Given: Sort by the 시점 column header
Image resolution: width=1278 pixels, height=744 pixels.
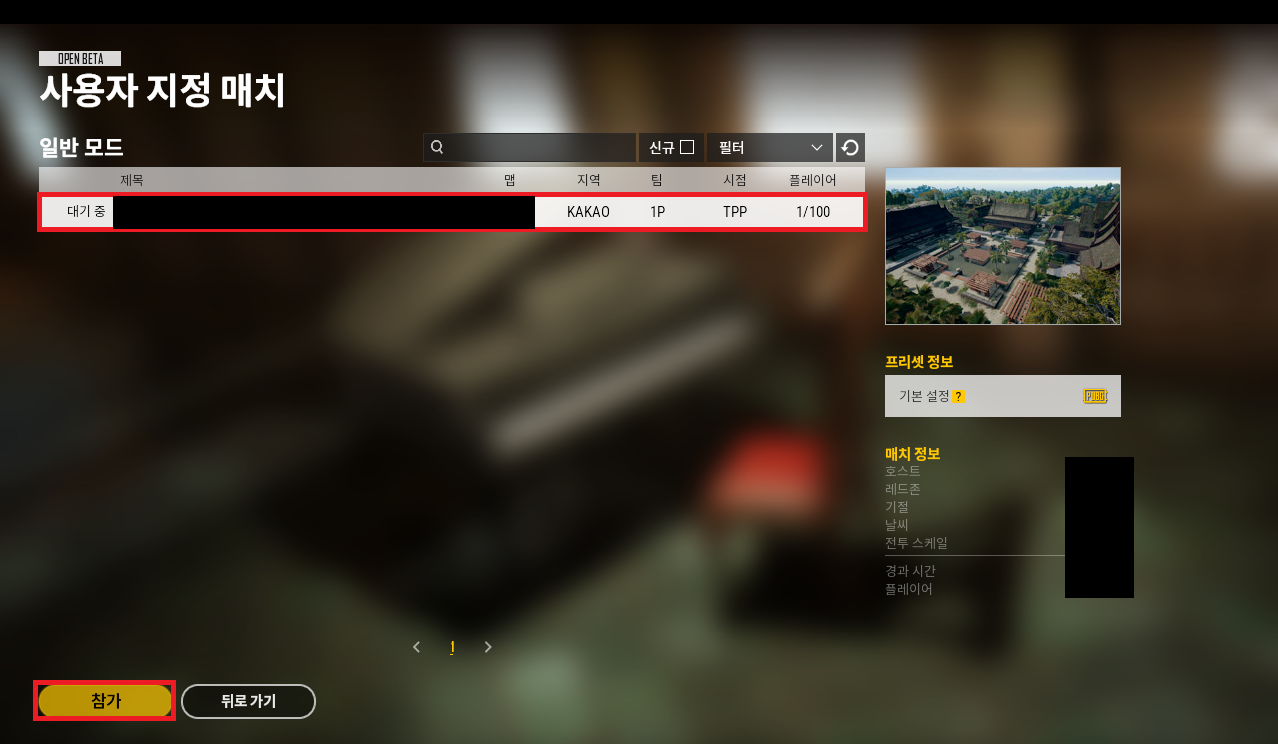Looking at the screenshot, I should click(735, 180).
